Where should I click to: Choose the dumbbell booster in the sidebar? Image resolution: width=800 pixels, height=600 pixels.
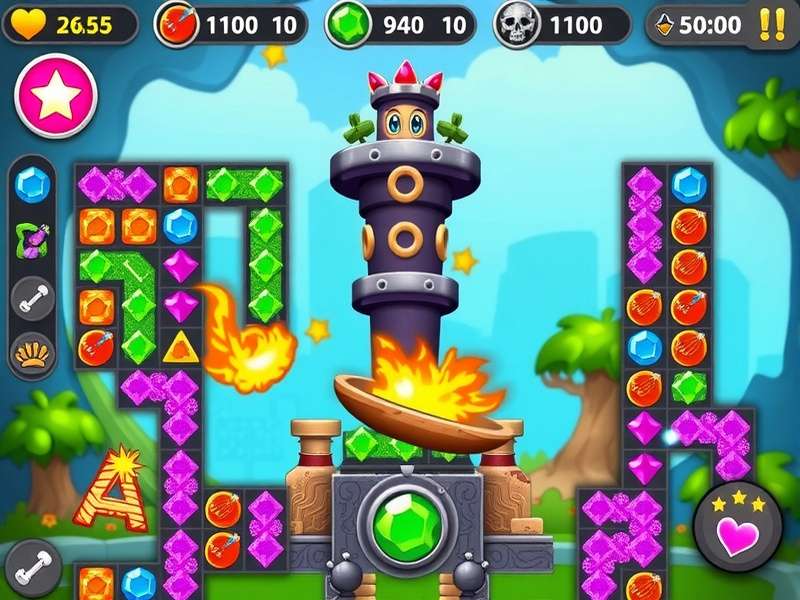coord(33,297)
